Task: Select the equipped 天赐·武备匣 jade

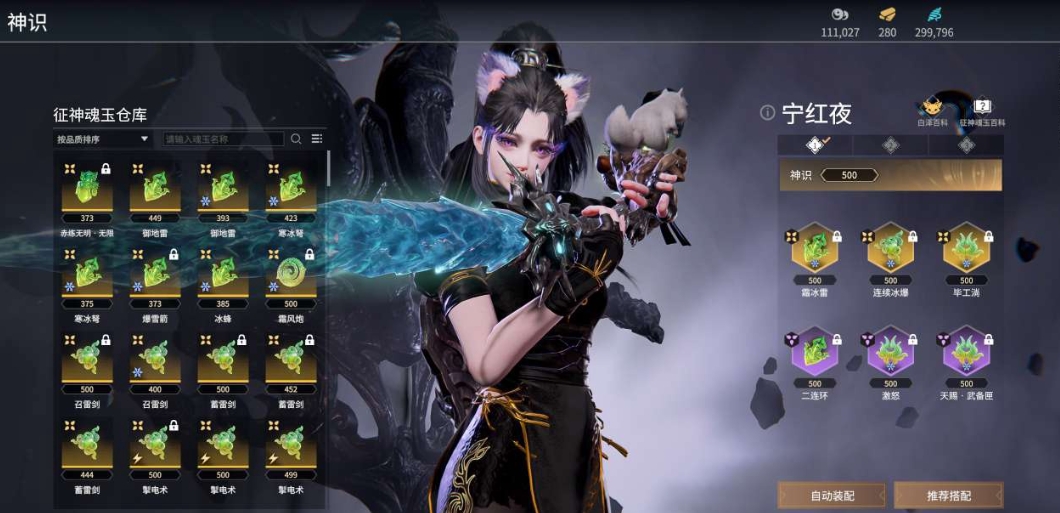Action: [x=965, y=354]
